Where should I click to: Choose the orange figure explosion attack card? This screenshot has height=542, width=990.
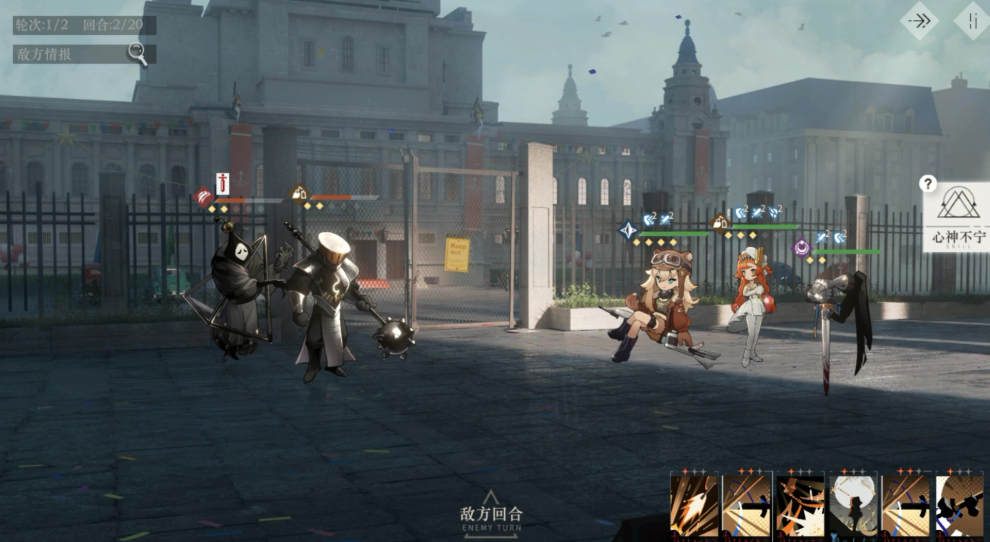[x=800, y=504]
